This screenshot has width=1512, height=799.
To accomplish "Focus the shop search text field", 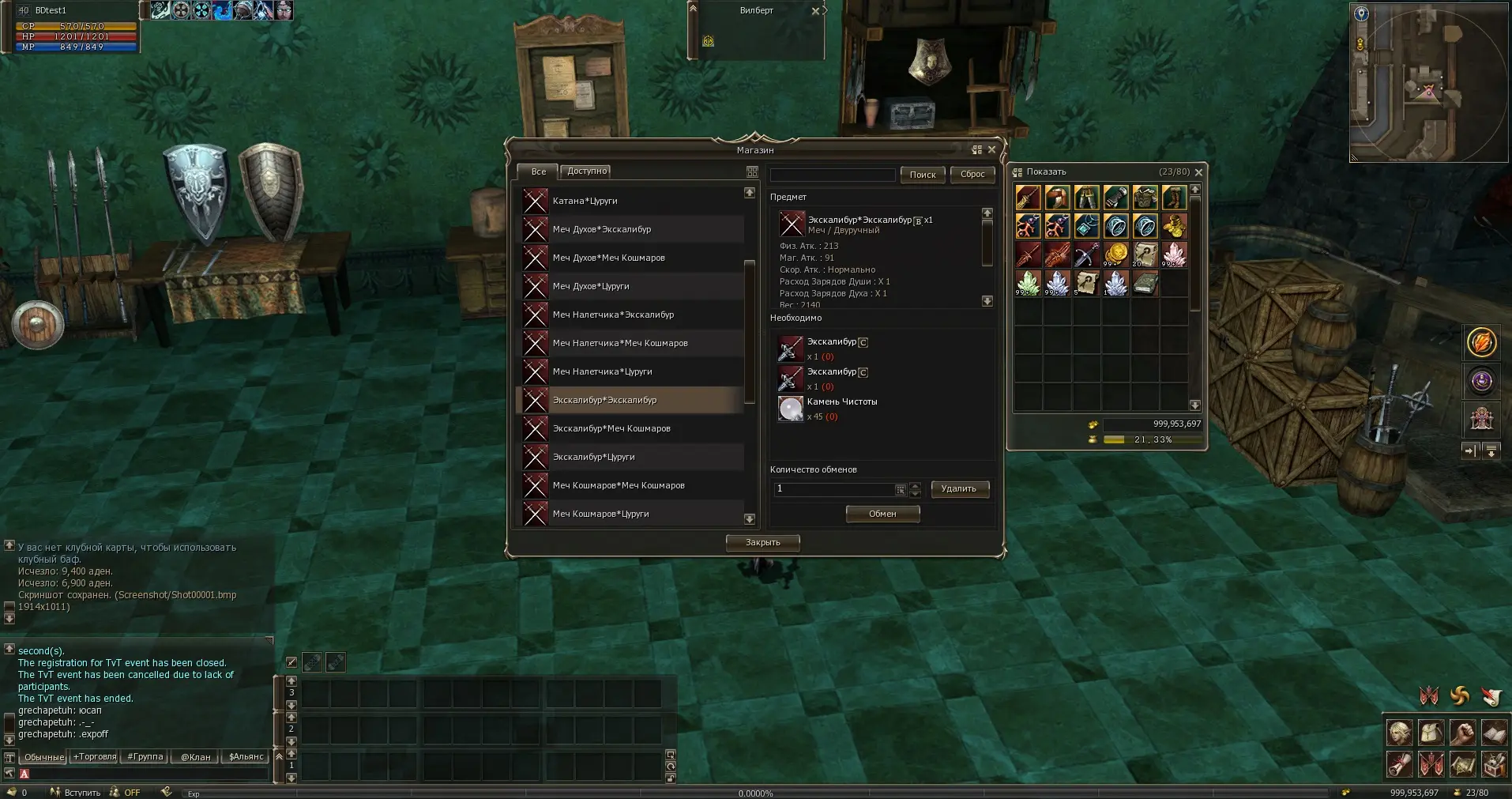I will coord(832,175).
